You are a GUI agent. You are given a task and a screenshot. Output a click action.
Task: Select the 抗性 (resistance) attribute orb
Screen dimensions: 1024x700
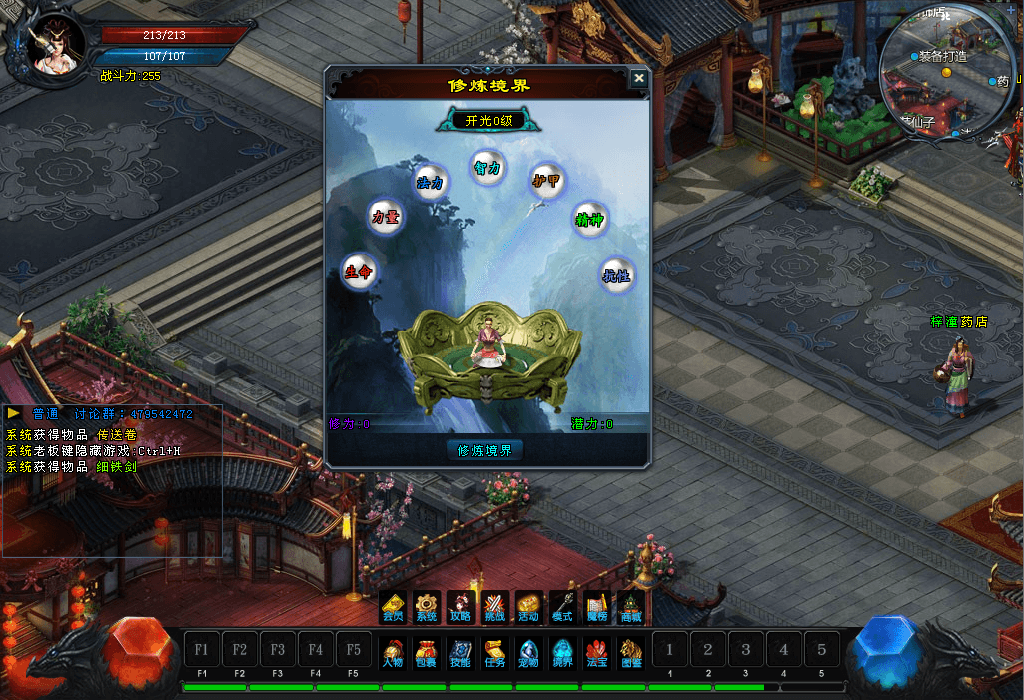tap(617, 275)
